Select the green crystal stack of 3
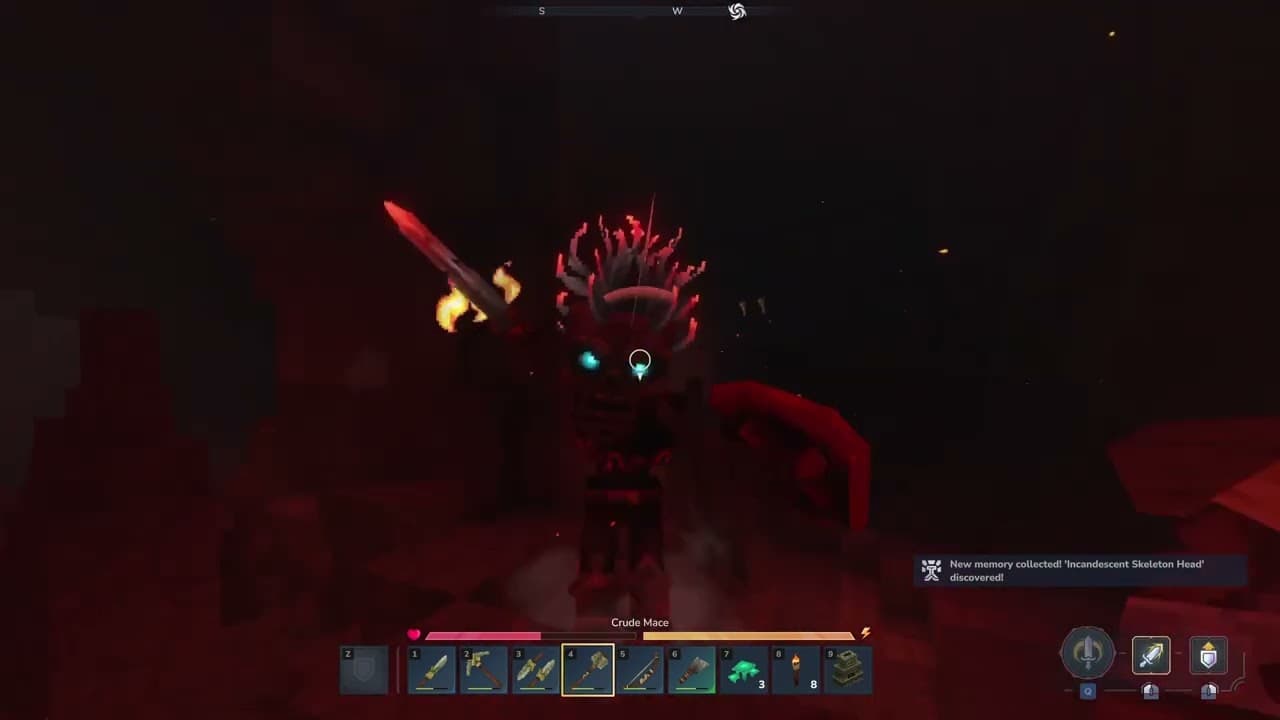The height and width of the screenshot is (720, 1280). tap(744, 670)
